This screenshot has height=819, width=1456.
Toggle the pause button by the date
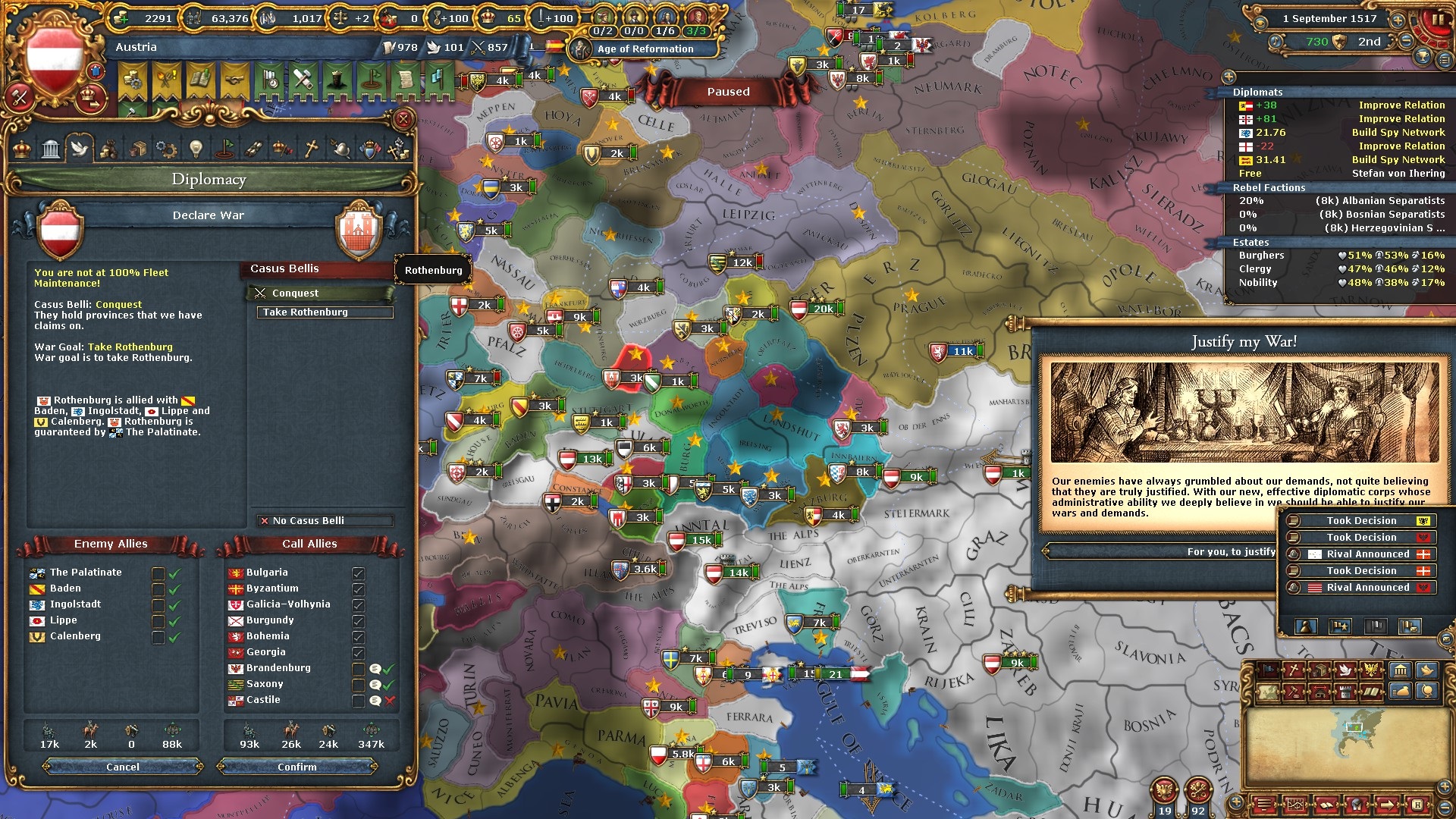pos(1436,20)
